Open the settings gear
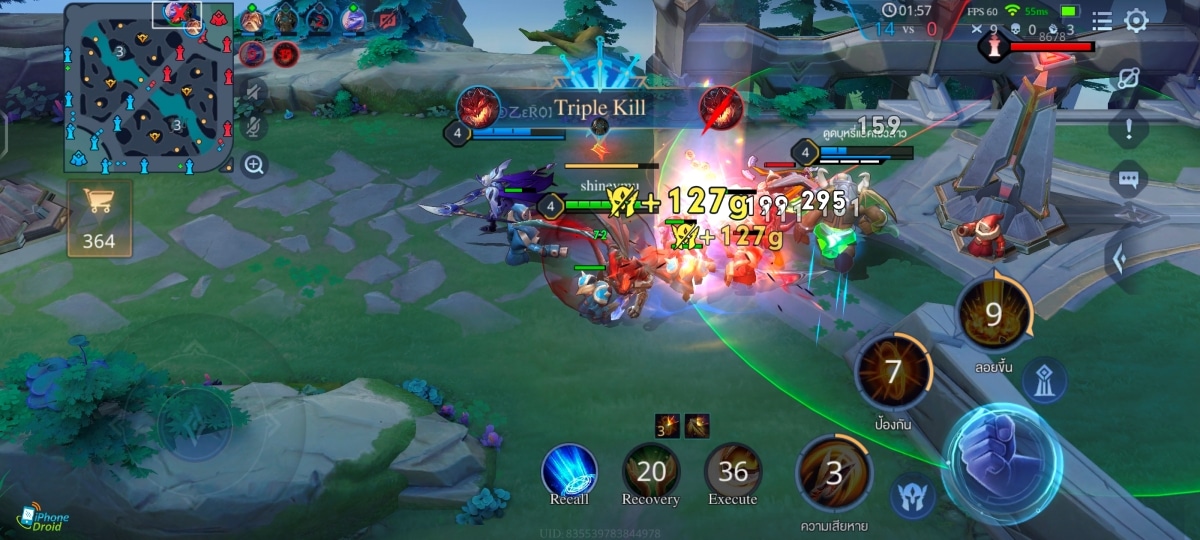The width and height of the screenshot is (1200, 540). pyautogui.click(x=1136, y=20)
